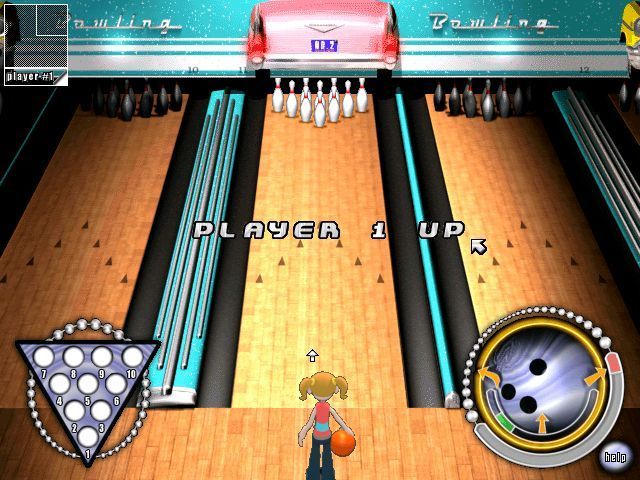640x480 pixels.
Task: Choose the straight throw arrow on ball
Action: (541, 425)
